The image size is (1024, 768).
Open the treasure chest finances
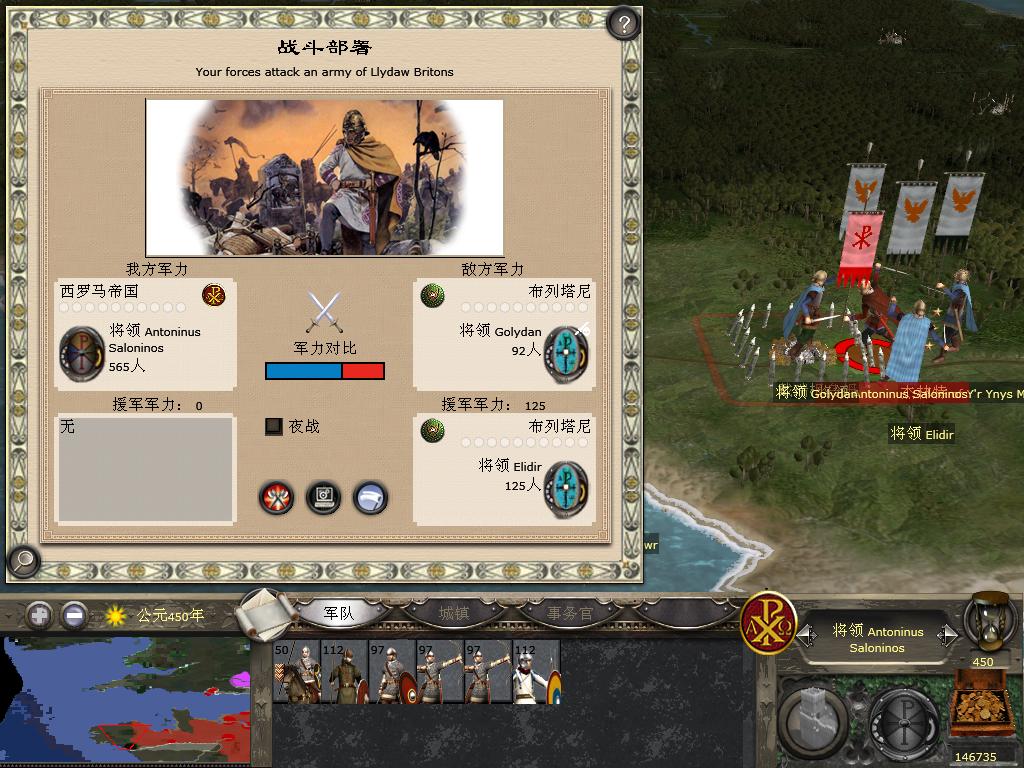(983, 708)
